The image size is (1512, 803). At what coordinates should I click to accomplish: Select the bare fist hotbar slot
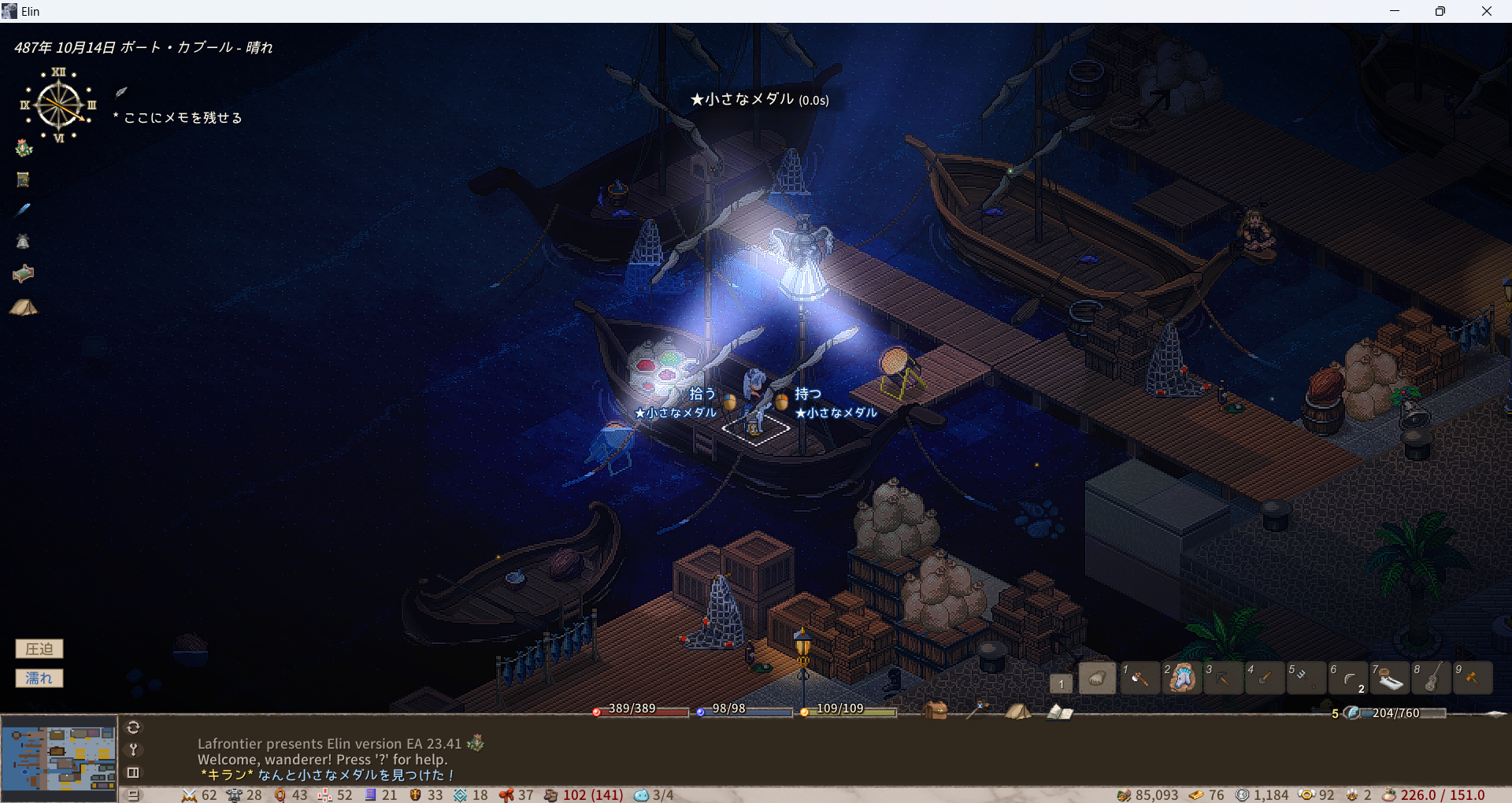click(x=1097, y=678)
